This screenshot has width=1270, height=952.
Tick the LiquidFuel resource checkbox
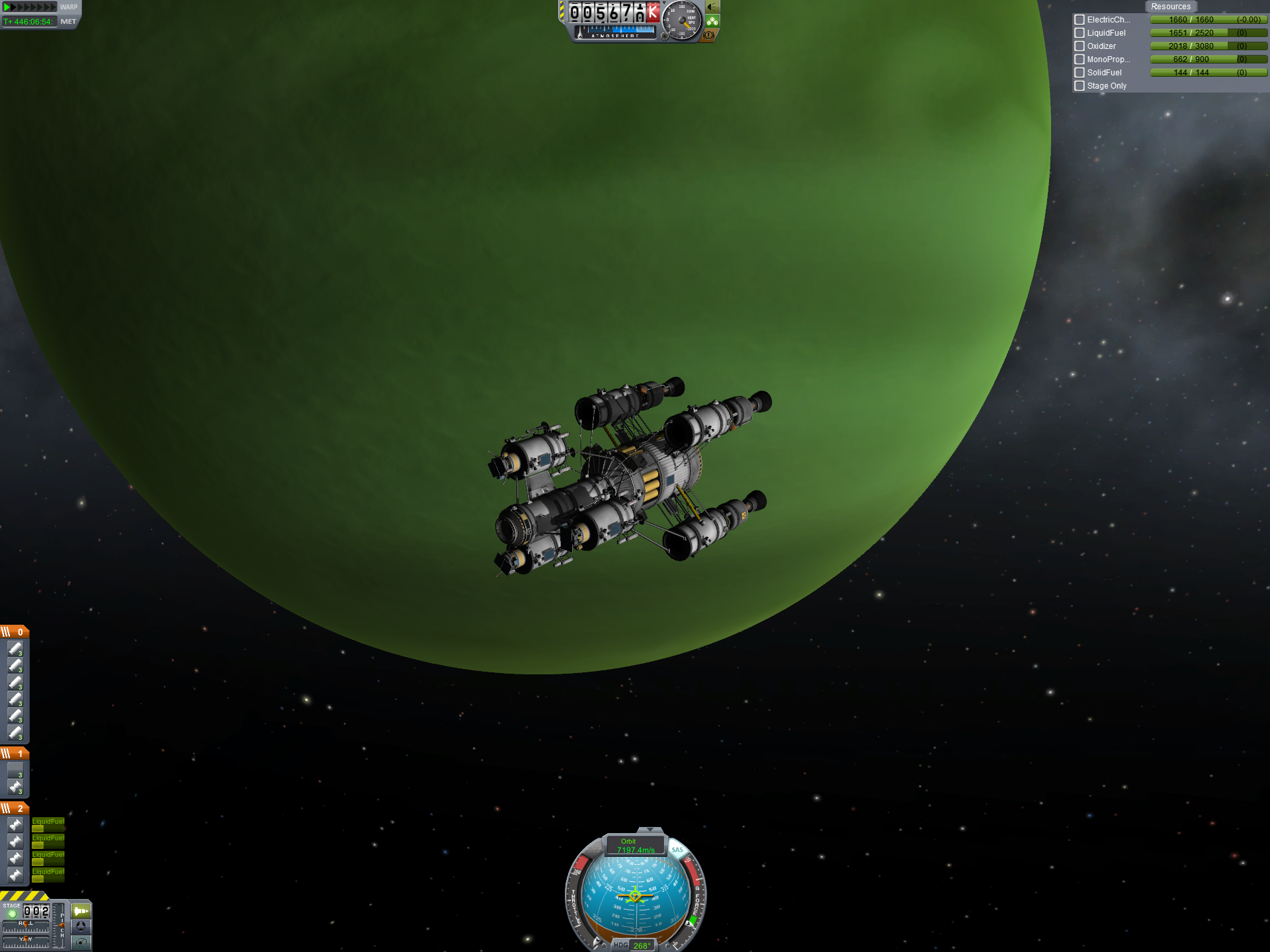coord(1079,33)
